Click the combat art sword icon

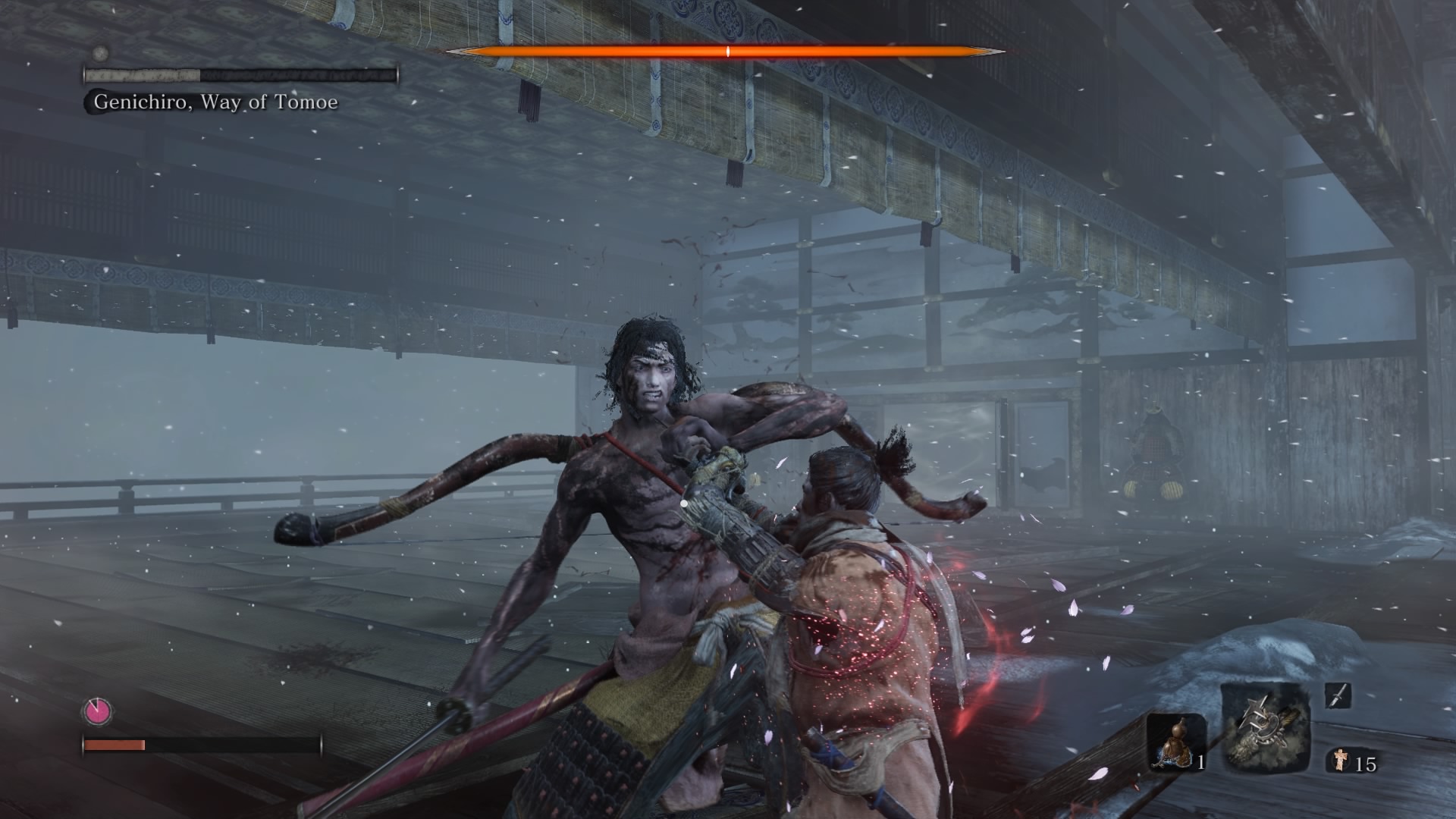1338,695
